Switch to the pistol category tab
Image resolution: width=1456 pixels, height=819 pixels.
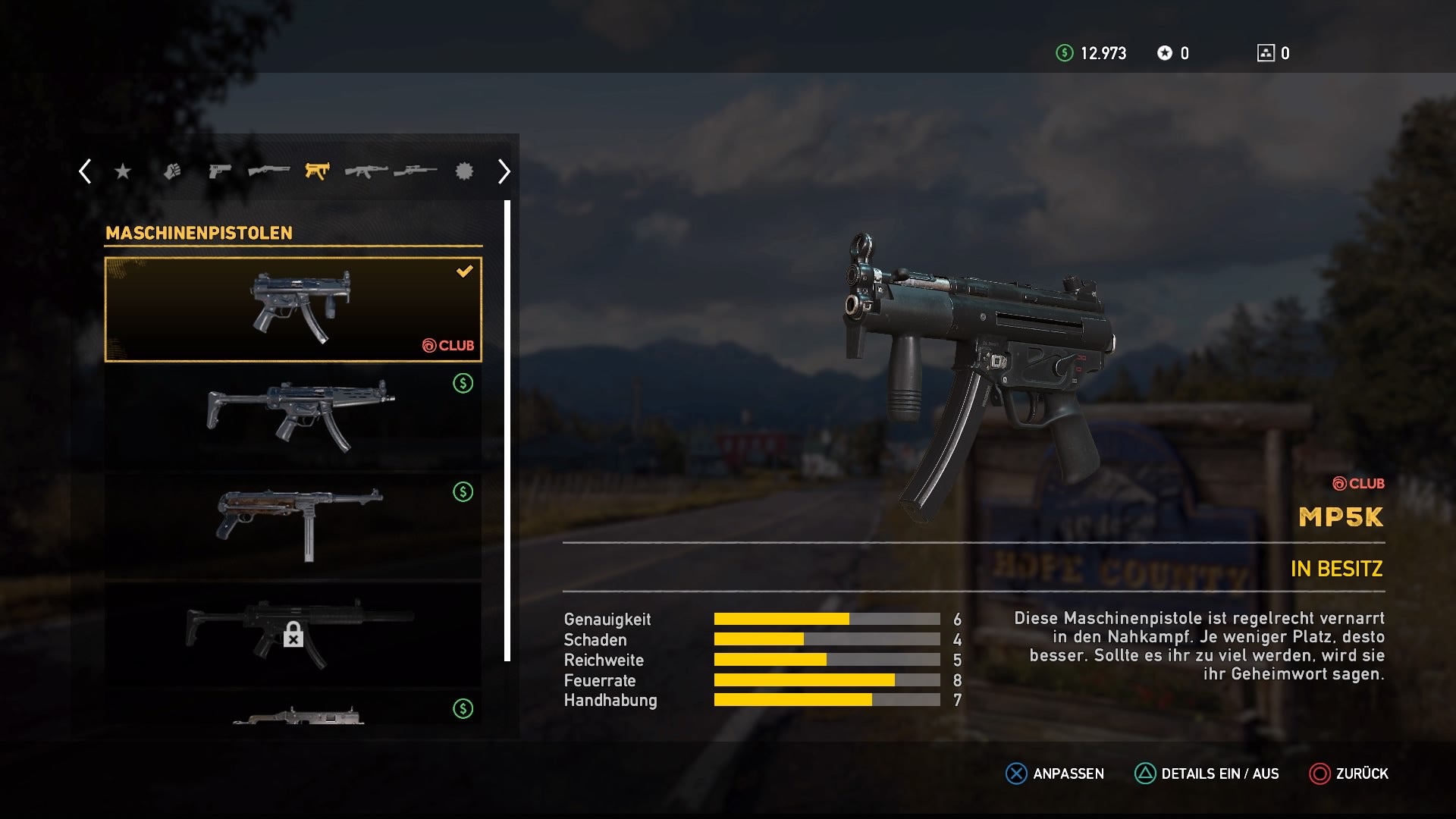[219, 171]
